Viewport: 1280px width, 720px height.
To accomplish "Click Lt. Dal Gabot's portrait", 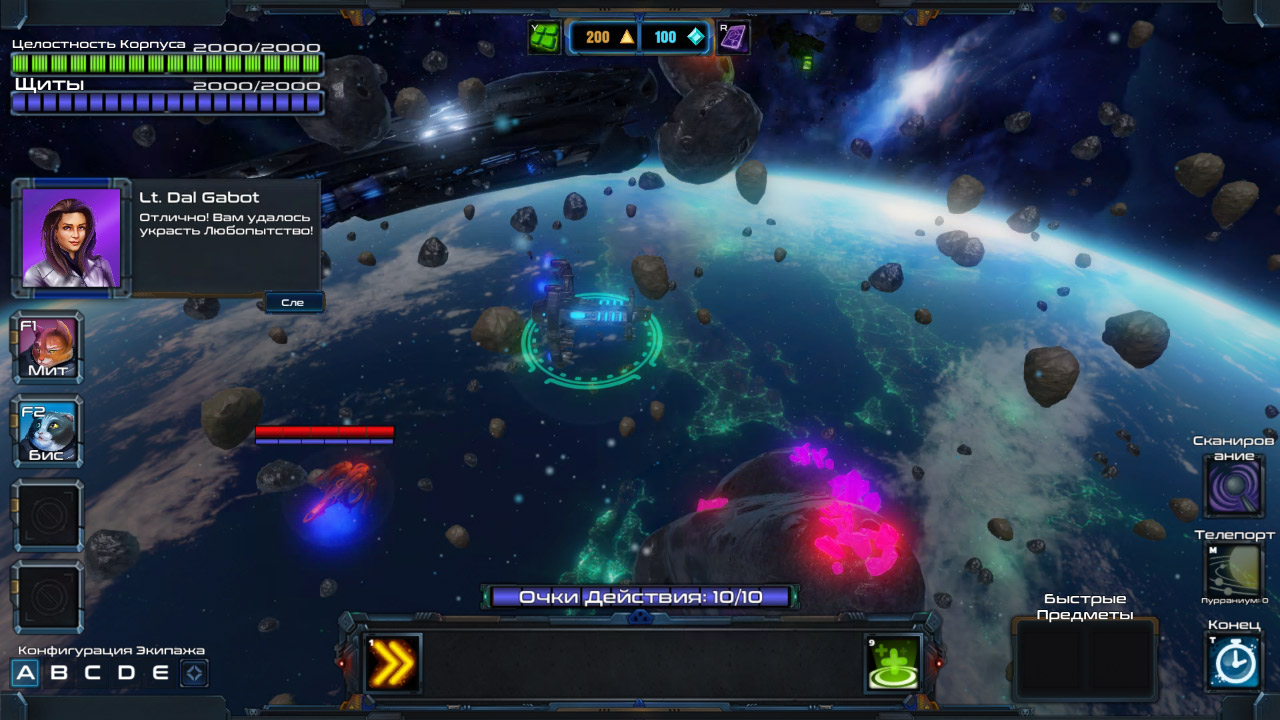I will pos(71,238).
